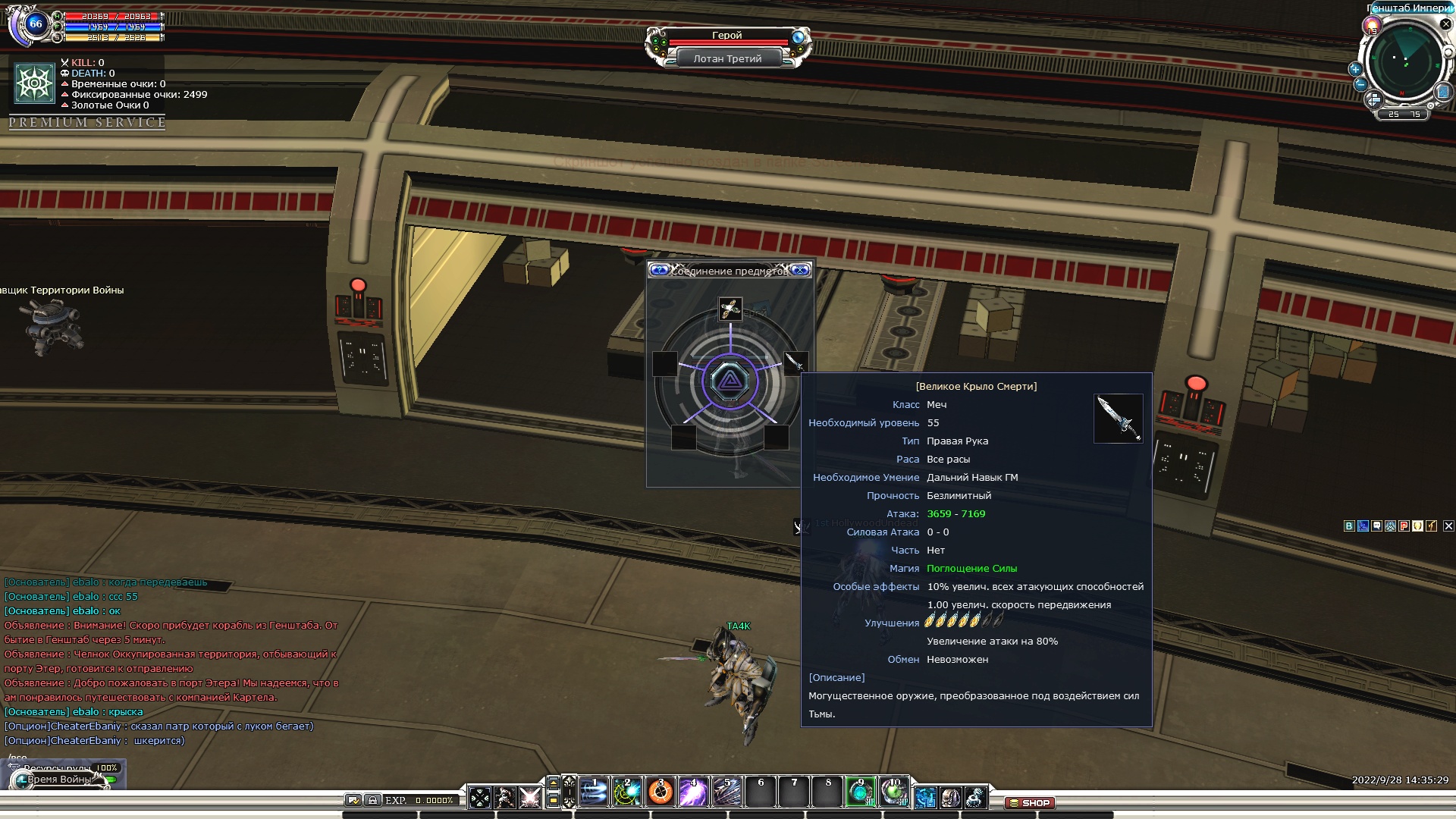Zoom out the radar minimap
This screenshot has width=1456, height=819.
(x=1360, y=85)
